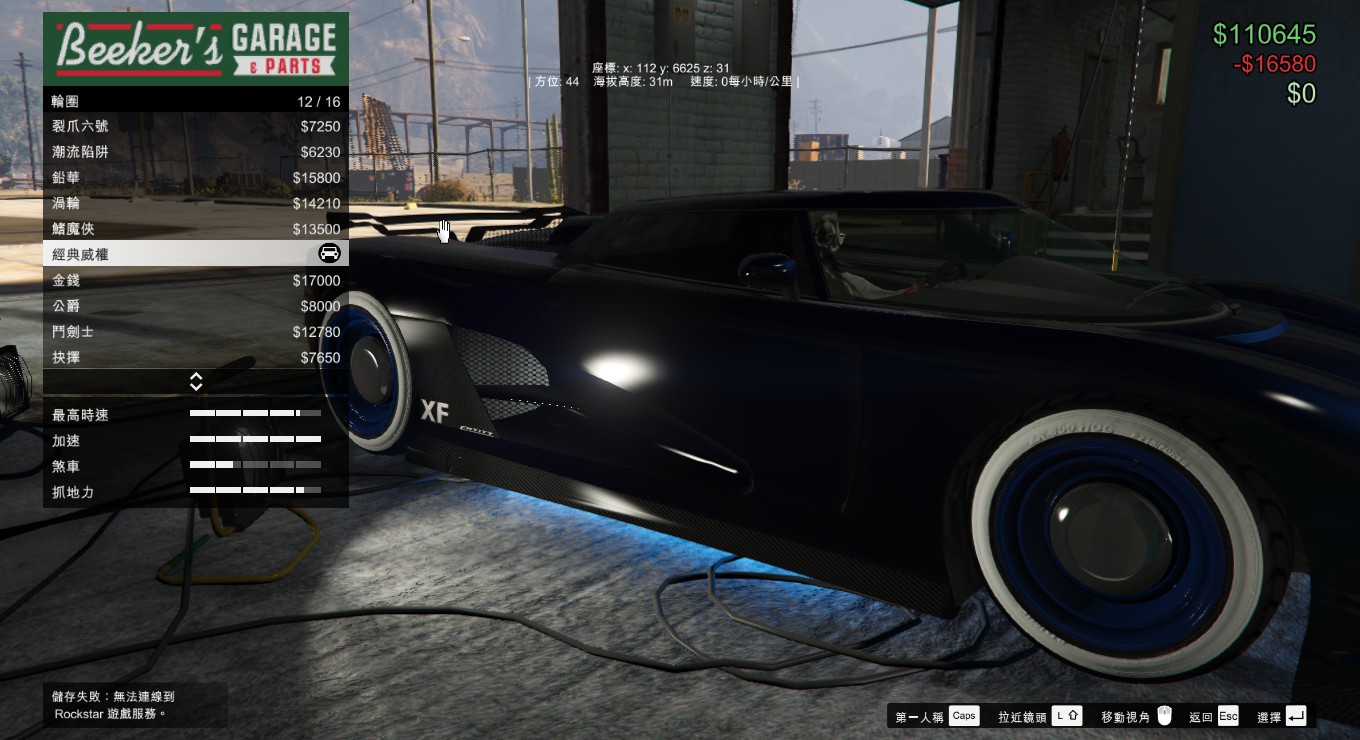The width and height of the screenshot is (1360, 740).
Task: Select the 金錢 wheel for $17000
Action: point(195,281)
